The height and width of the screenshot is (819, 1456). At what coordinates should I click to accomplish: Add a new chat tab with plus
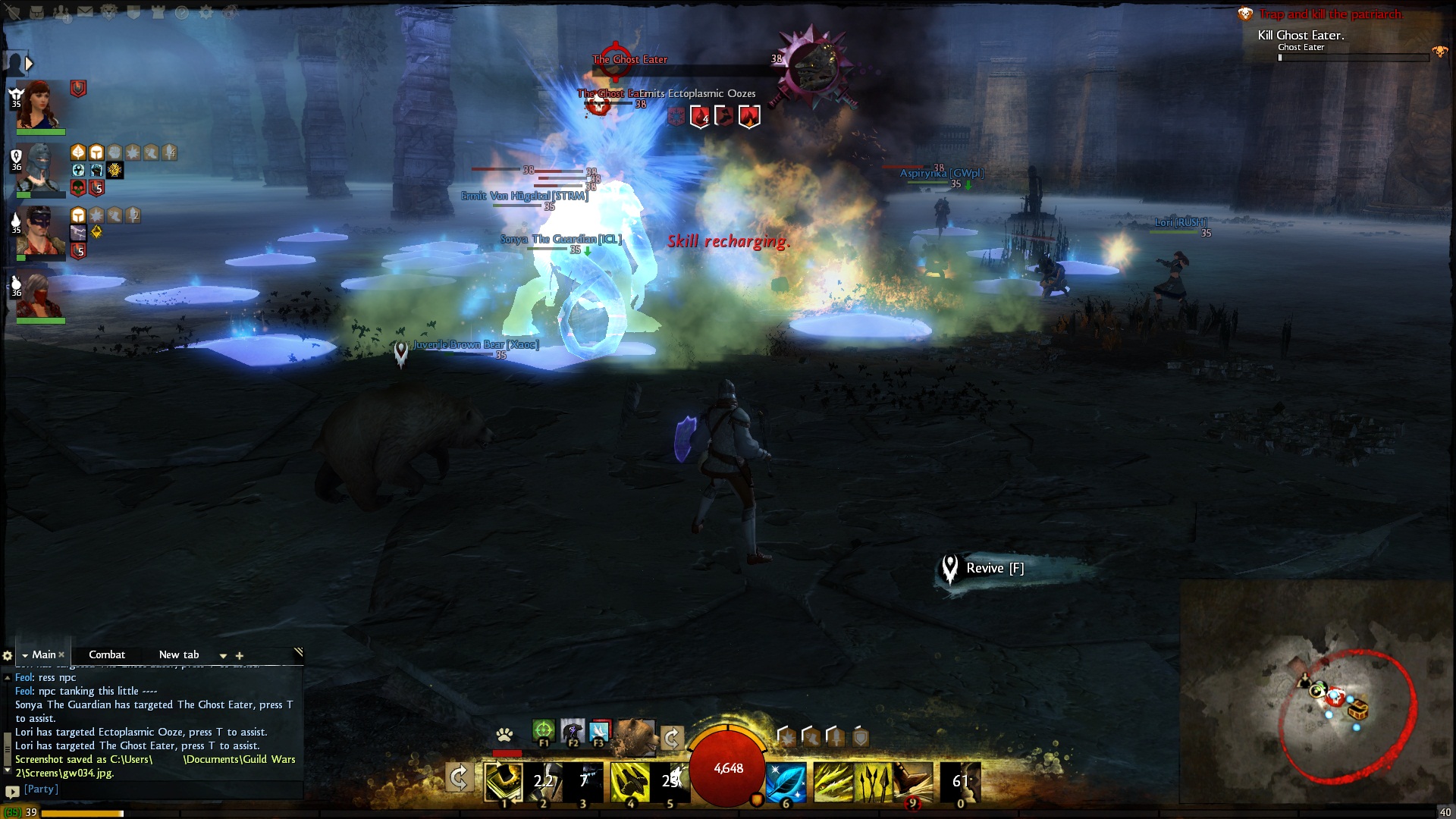click(240, 655)
